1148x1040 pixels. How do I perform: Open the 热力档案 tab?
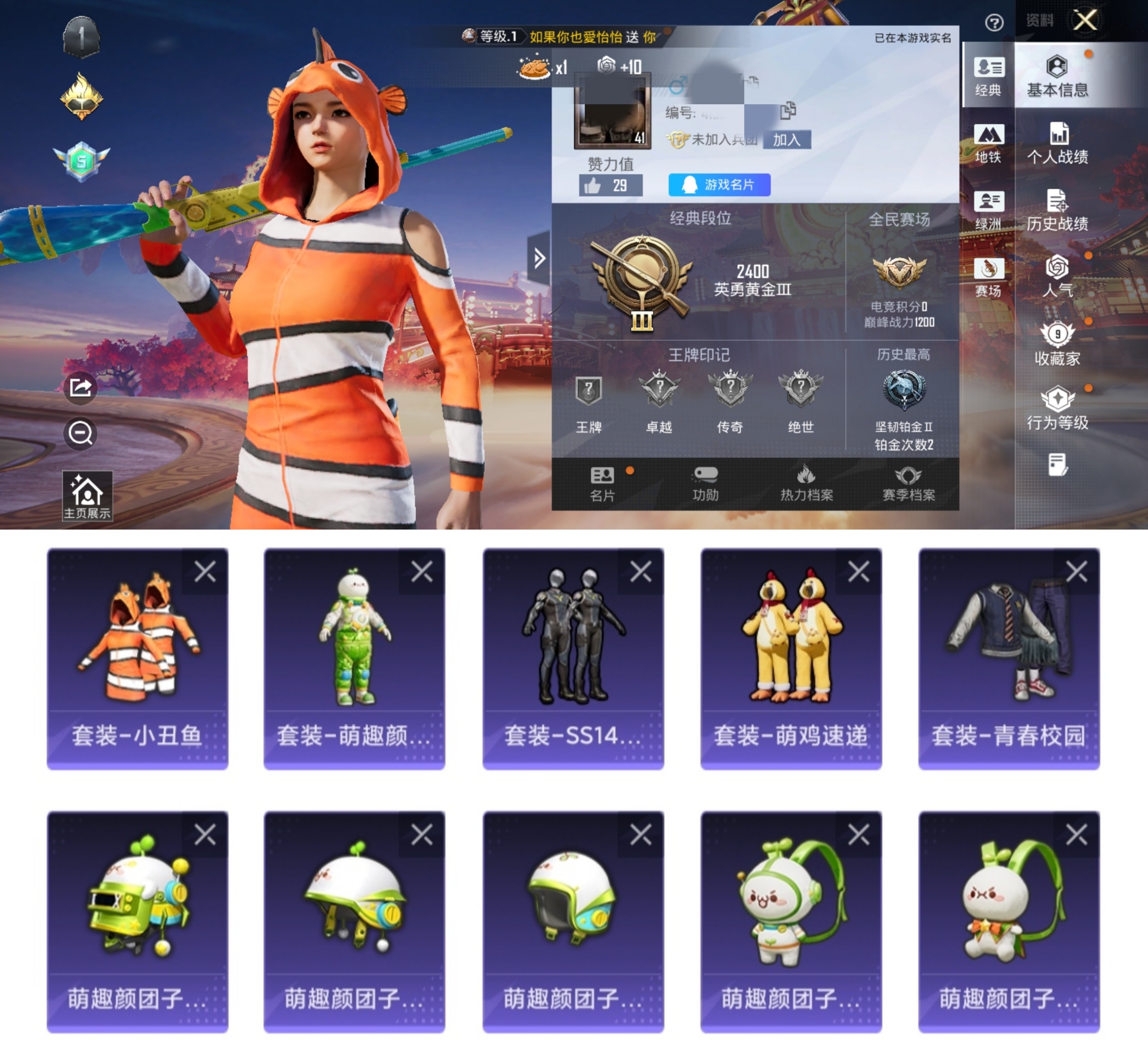806,483
